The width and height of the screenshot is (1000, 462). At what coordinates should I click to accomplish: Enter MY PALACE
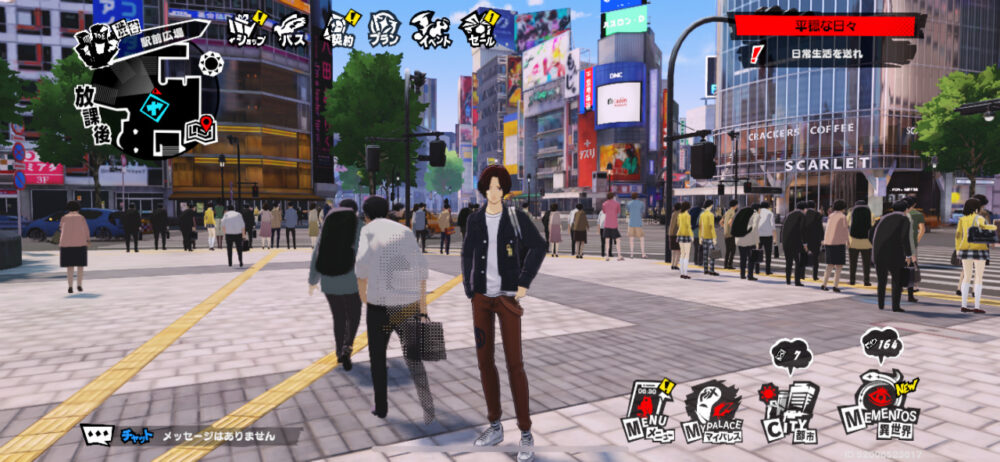click(713, 412)
